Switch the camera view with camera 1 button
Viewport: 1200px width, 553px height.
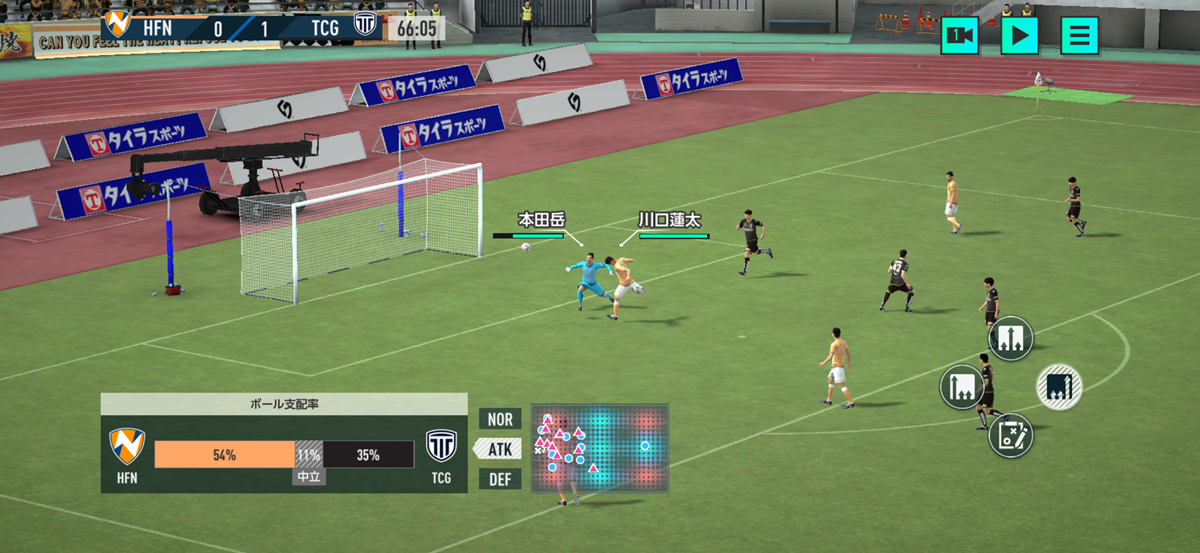pyautogui.click(x=960, y=36)
